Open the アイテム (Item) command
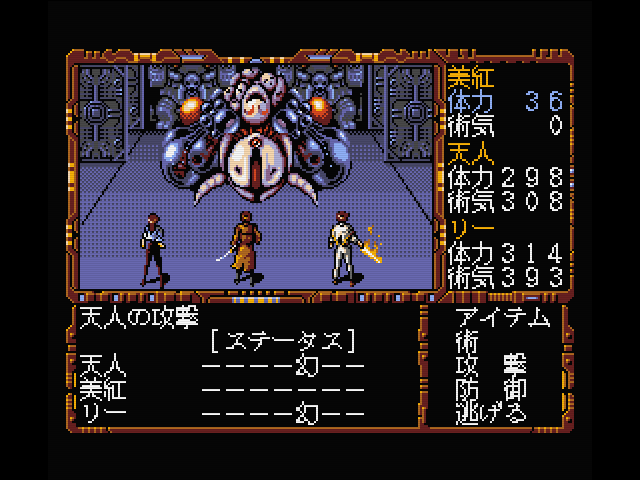Viewport: 640px width, 480px height. [502, 318]
